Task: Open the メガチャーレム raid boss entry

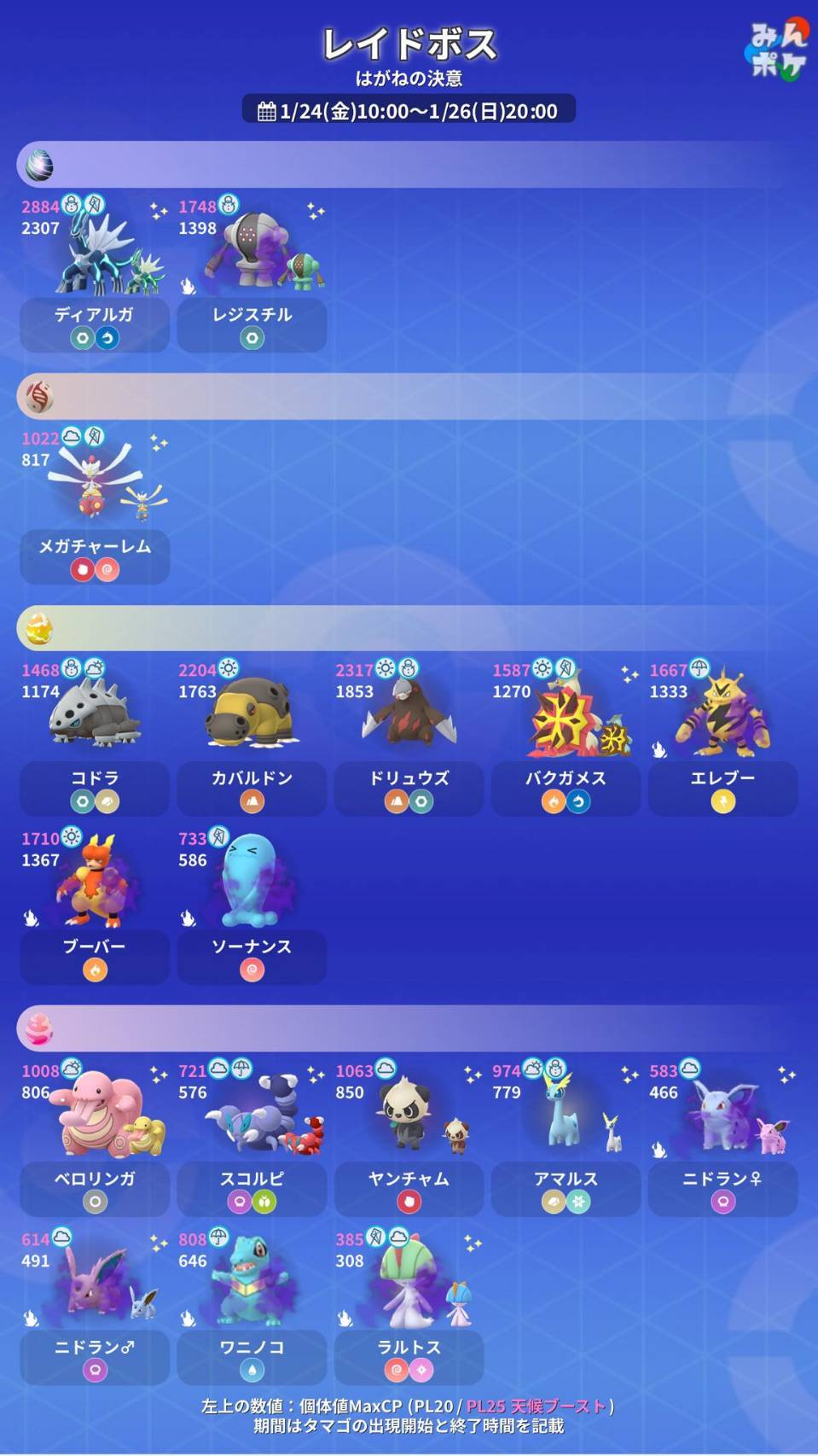Action: pos(94,506)
